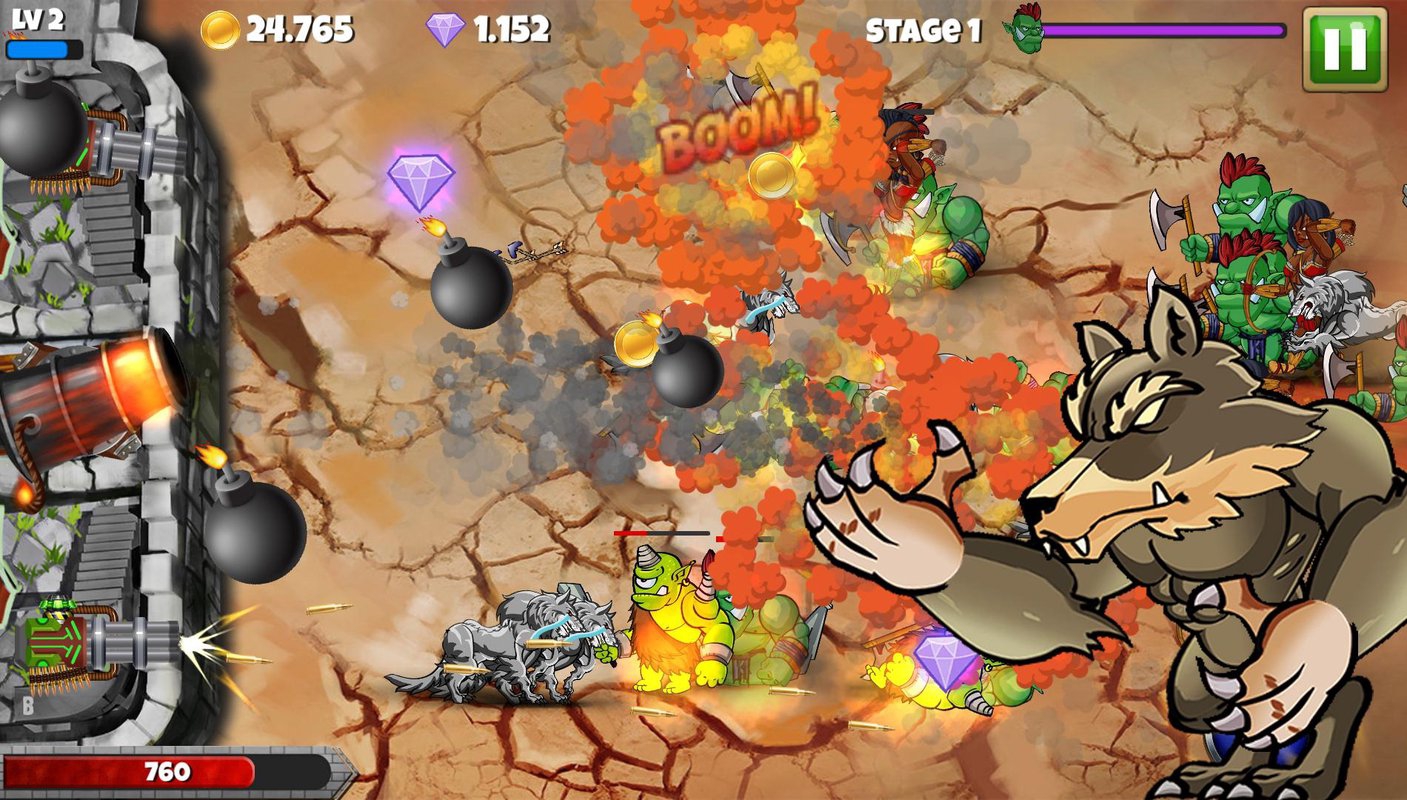Pause the game with the green button

point(1345,49)
